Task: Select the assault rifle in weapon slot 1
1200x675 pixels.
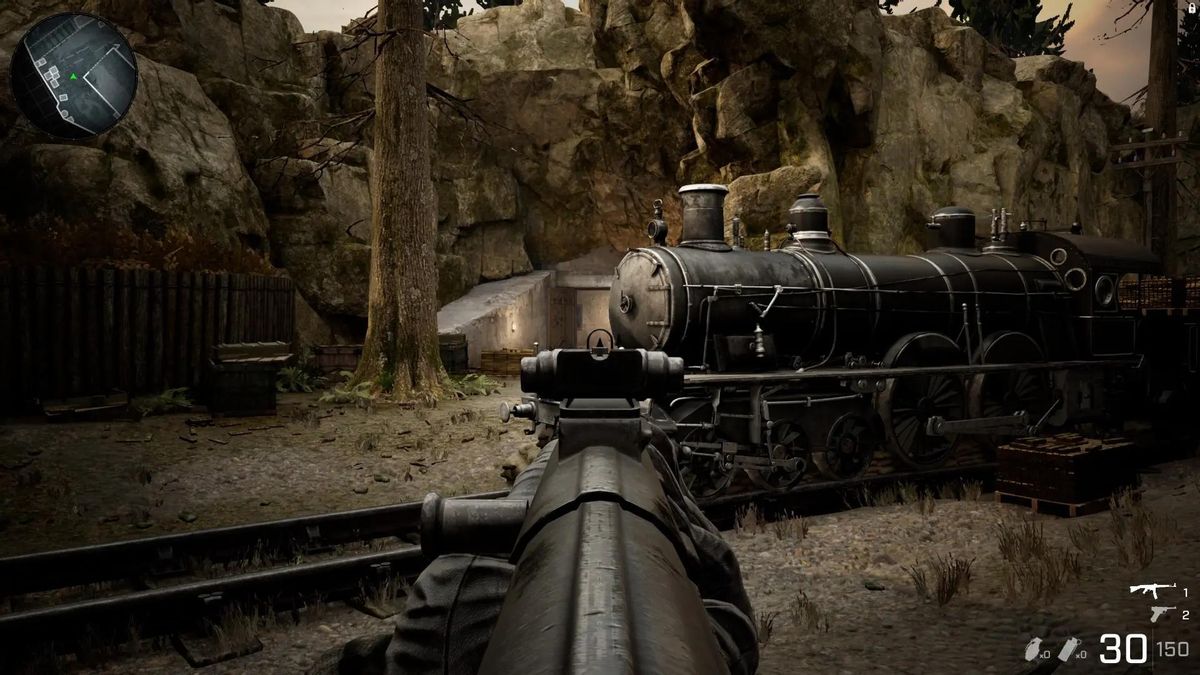Action: [1153, 591]
